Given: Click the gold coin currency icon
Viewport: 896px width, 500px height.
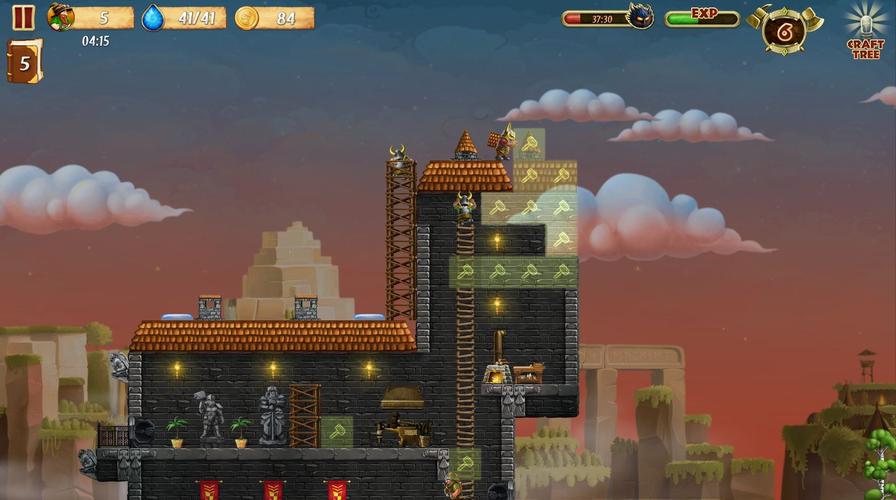Looking at the screenshot, I should click(246, 17).
